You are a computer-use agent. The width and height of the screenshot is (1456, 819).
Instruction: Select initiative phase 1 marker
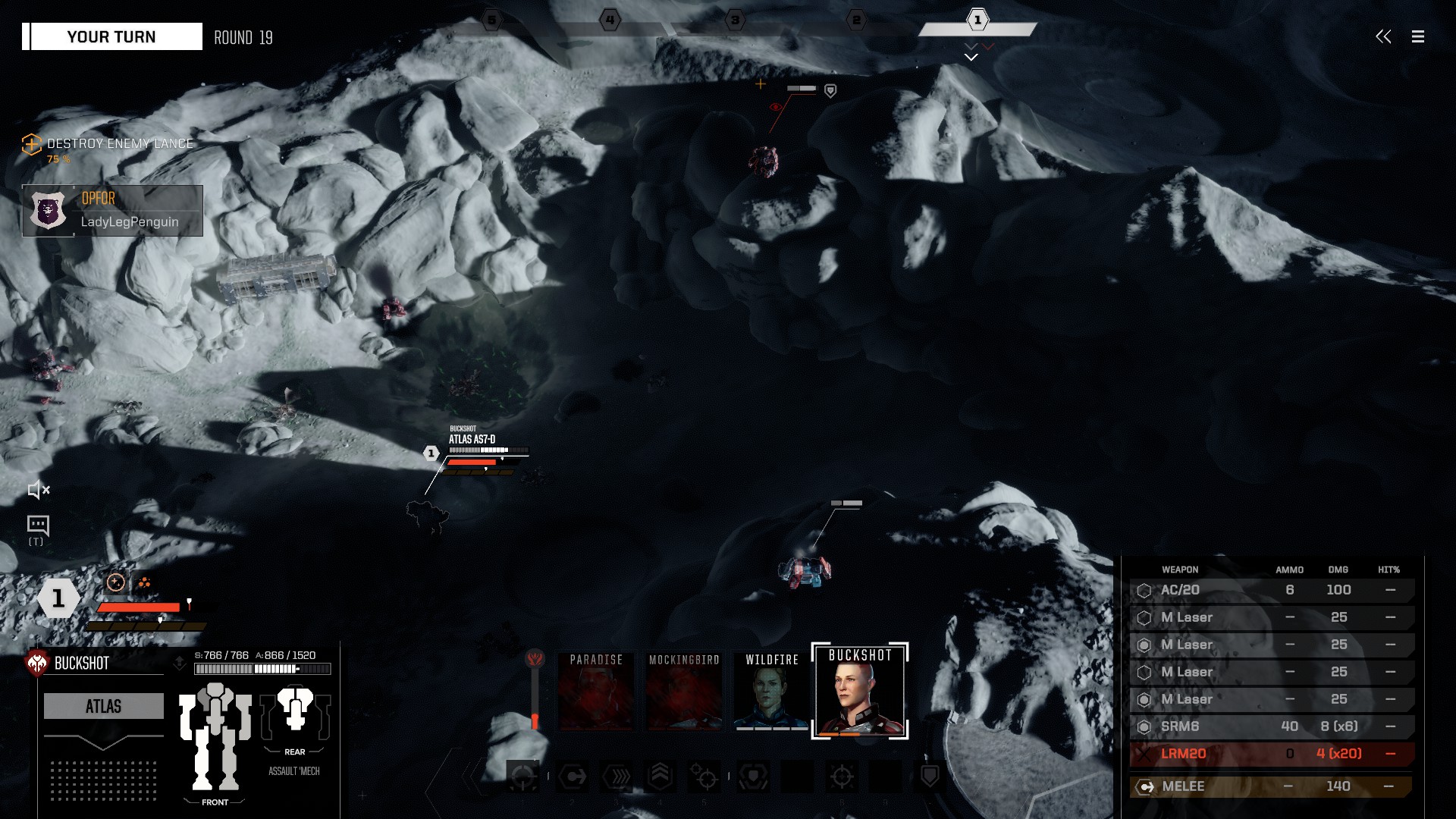977,20
